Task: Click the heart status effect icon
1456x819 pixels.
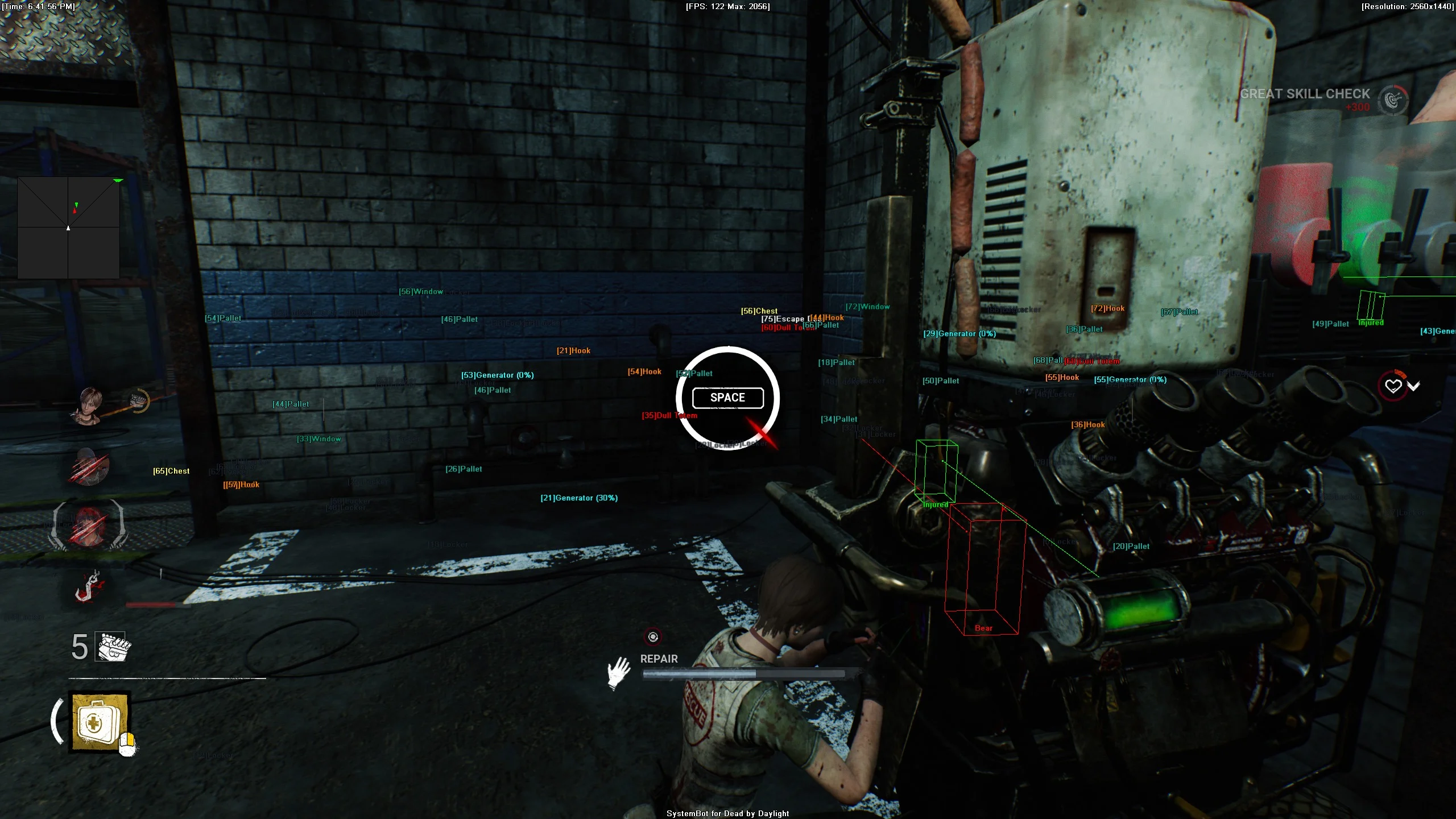Action: (x=1393, y=386)
